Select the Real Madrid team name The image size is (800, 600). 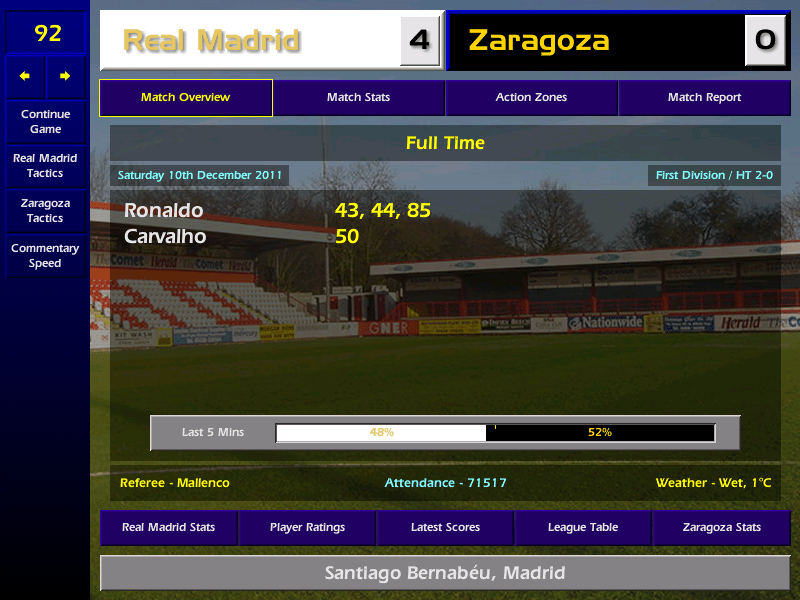coord(211,41)
